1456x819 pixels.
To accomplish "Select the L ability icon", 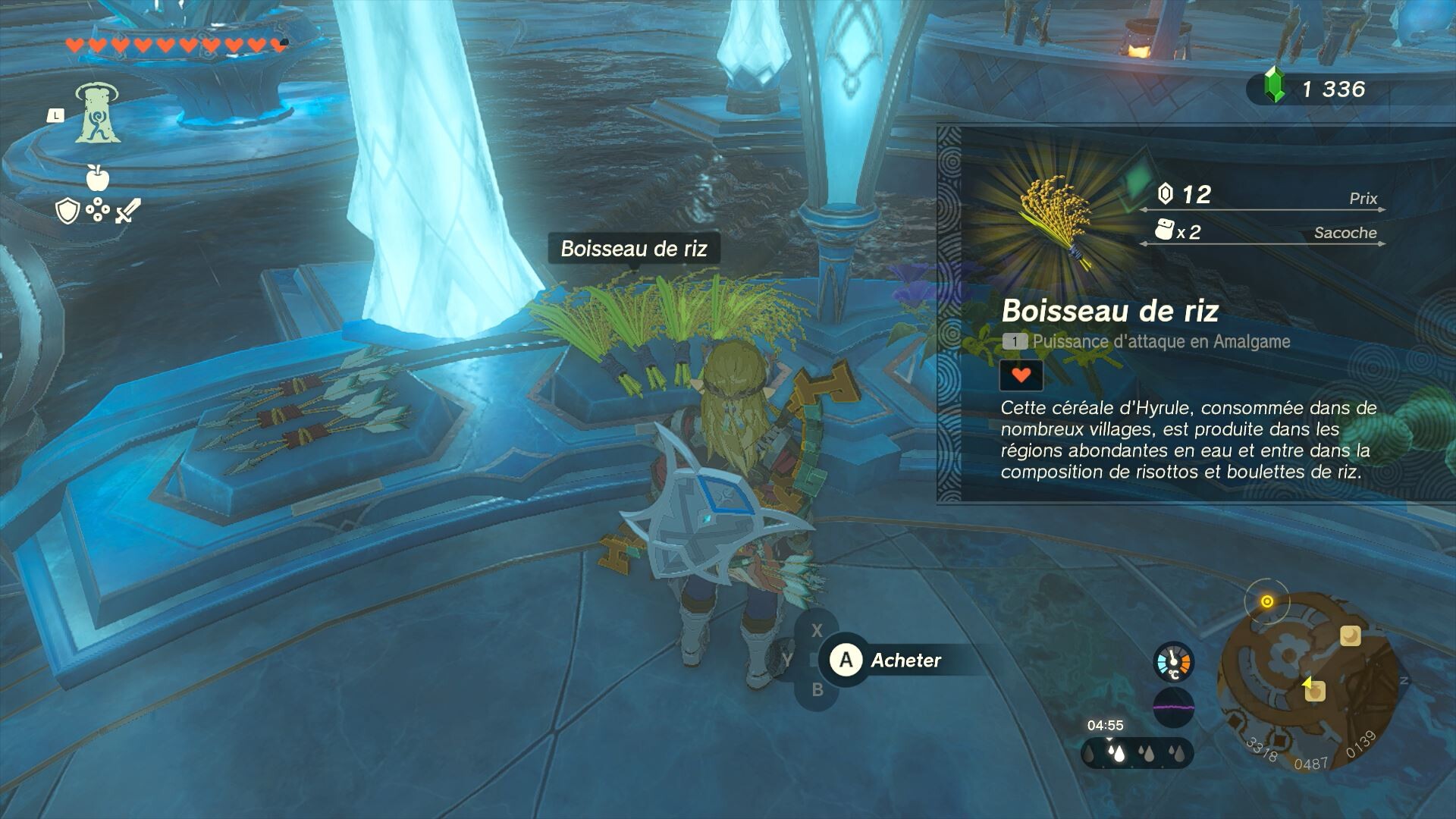I will pos(97,114).
